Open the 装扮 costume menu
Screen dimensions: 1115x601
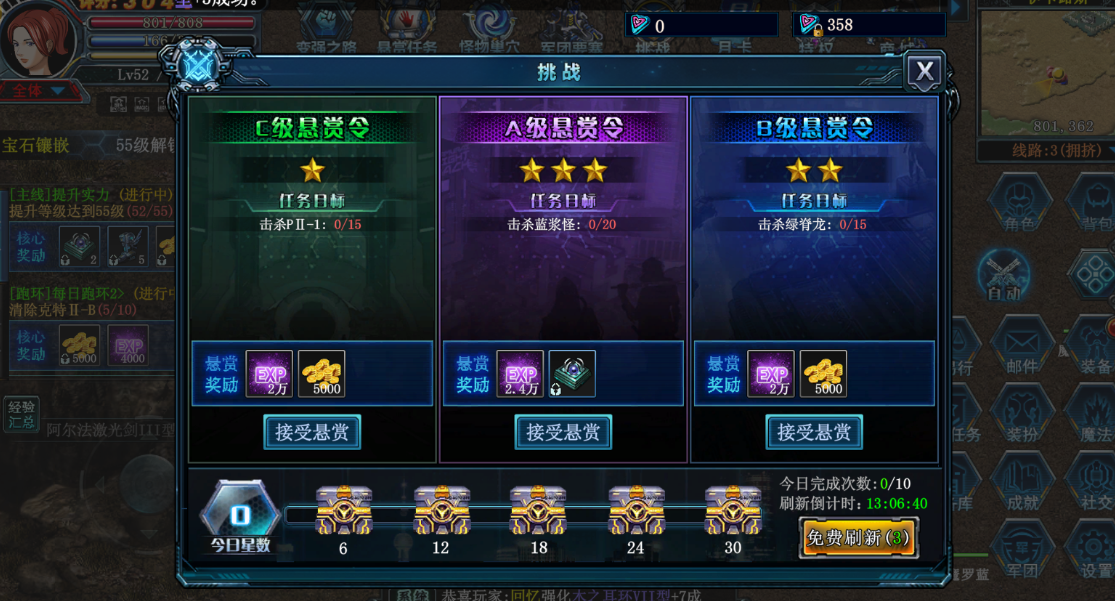(x=1022, y=415)
